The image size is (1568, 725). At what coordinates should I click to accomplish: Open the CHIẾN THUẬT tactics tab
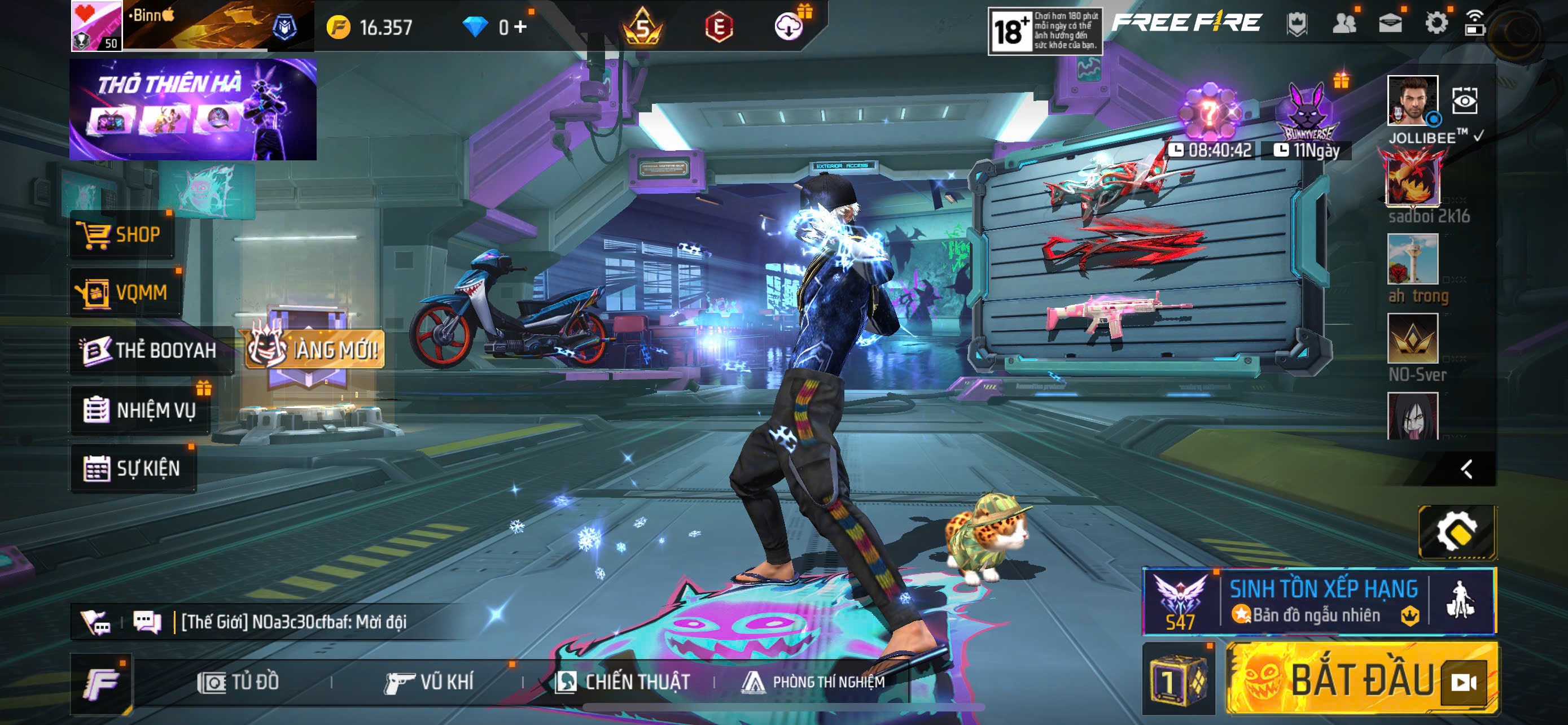tap(623, 682)
